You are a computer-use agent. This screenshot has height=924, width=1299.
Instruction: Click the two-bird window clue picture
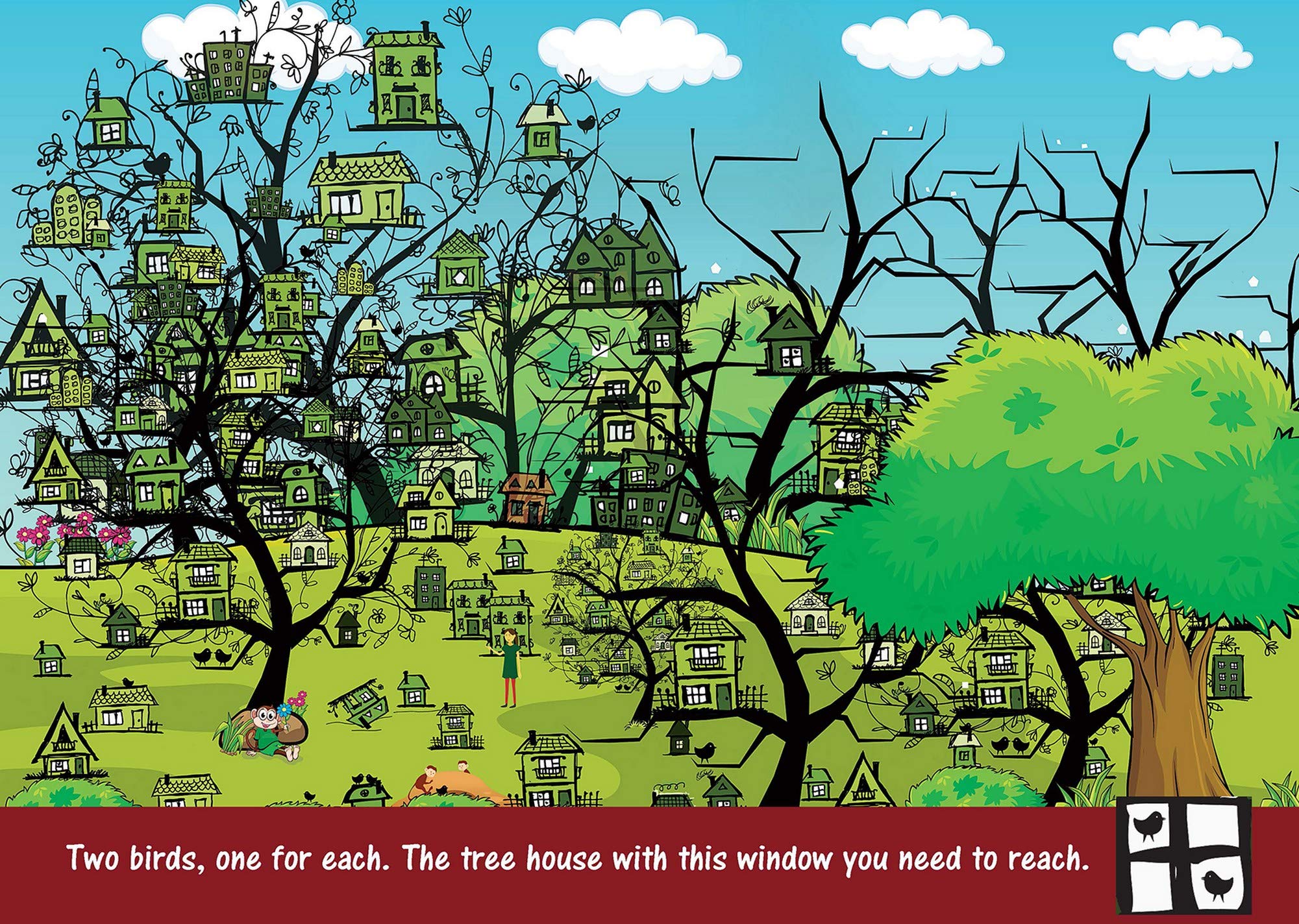(1183, 855)
